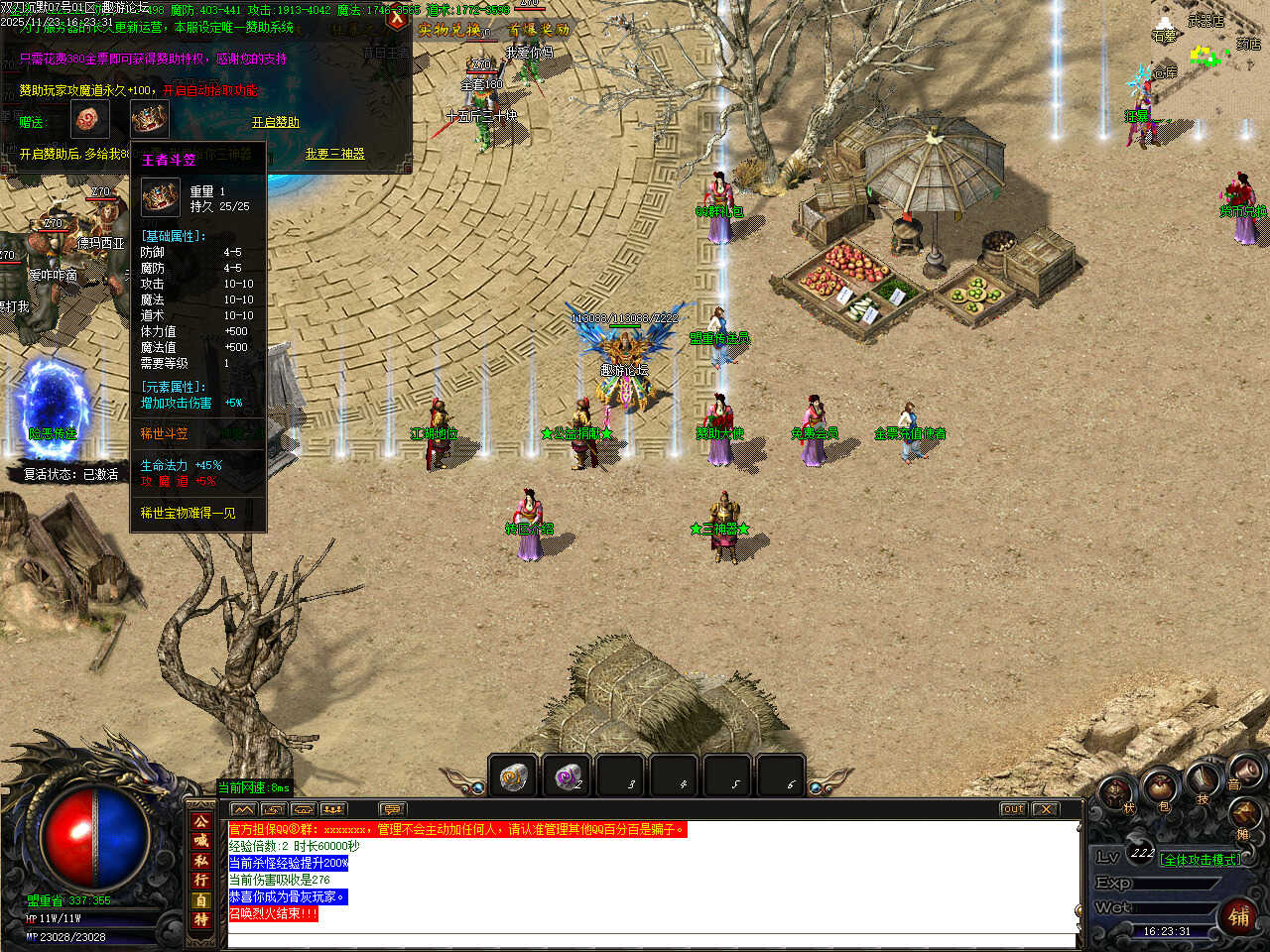Click the chat window's out button
The width and height of the screenshot is (1270, 952).
pyautogui.click(x=1012, y=809)
